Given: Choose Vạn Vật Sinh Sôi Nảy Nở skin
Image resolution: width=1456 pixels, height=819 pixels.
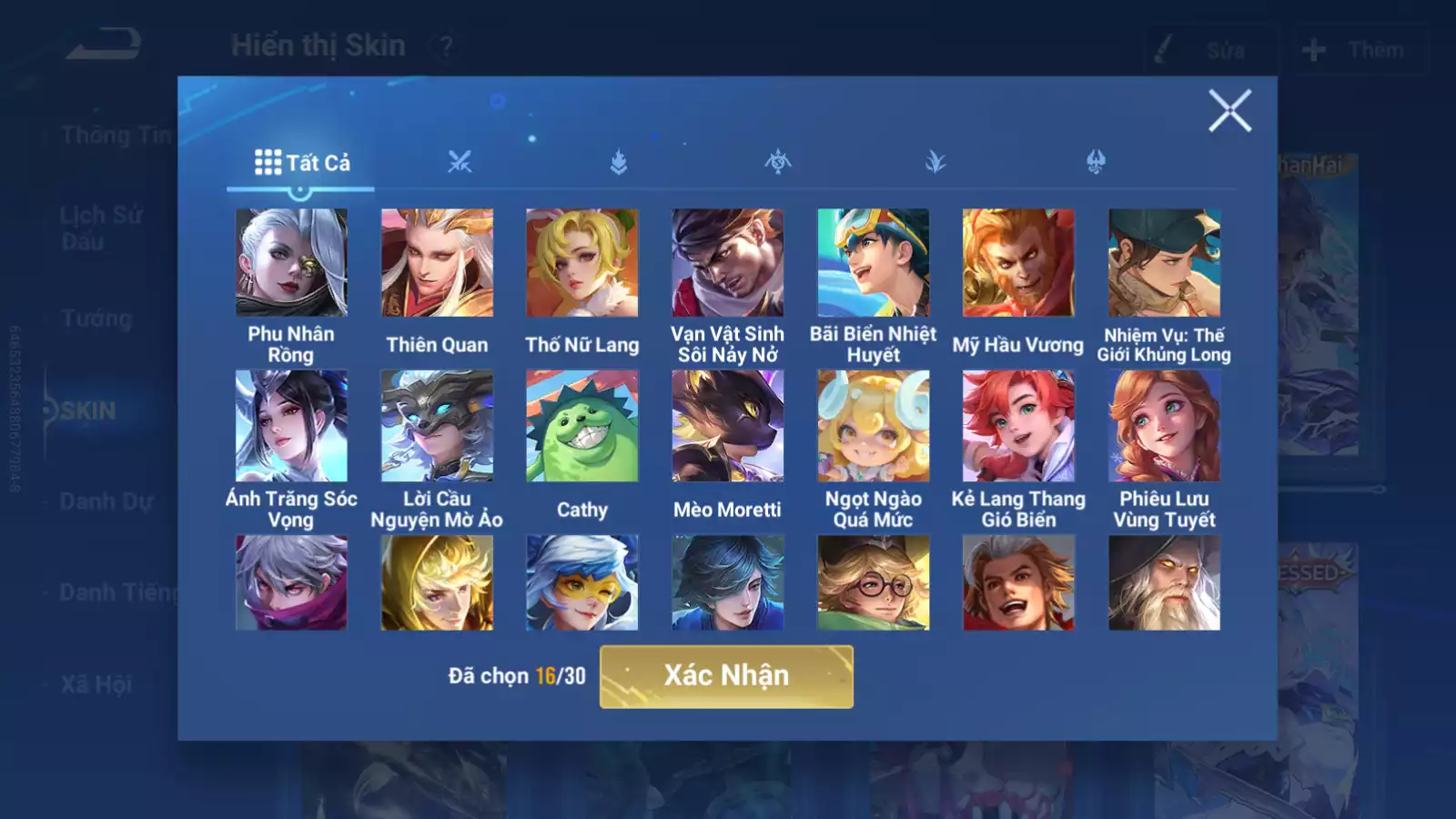Looking at the screenshot, I should pyautogui.click(x=727, y=263).
